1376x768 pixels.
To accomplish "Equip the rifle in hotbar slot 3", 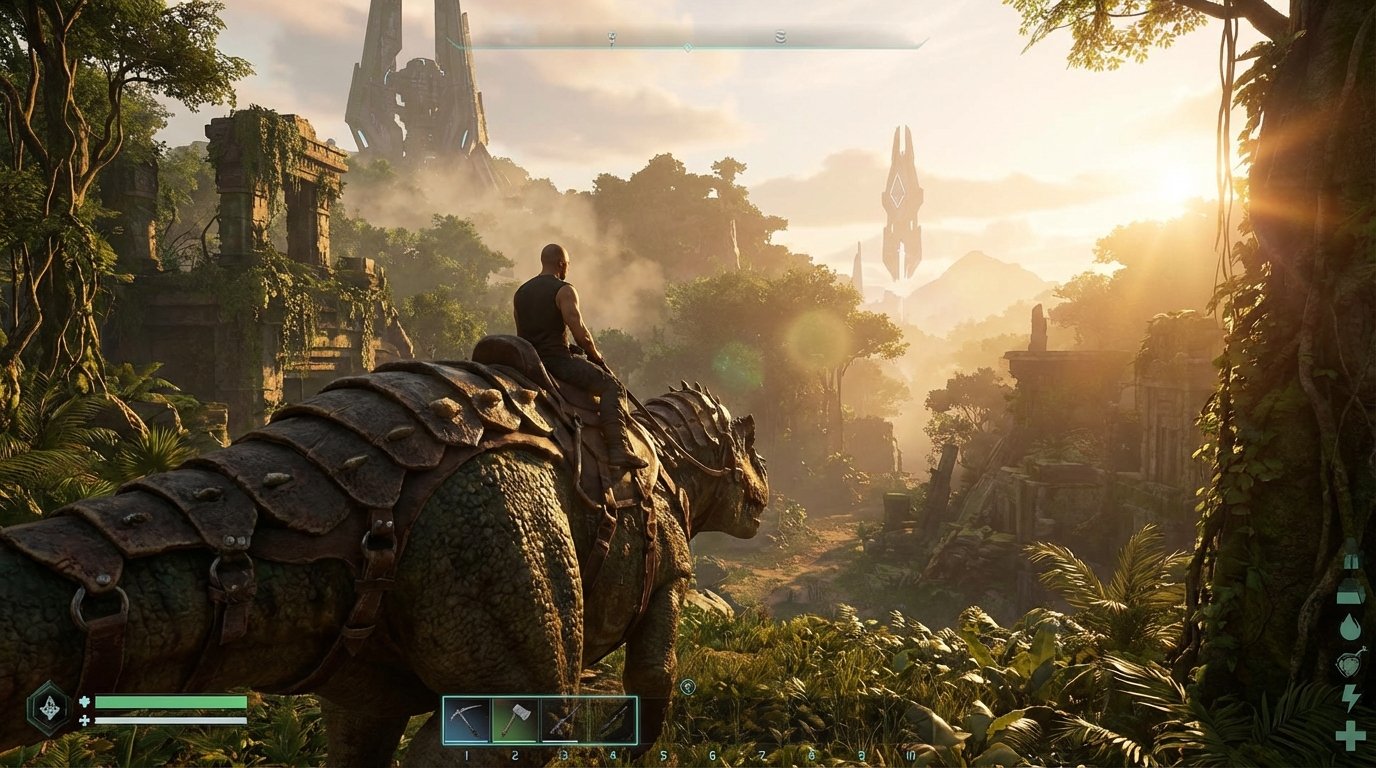I will [562, 718].
